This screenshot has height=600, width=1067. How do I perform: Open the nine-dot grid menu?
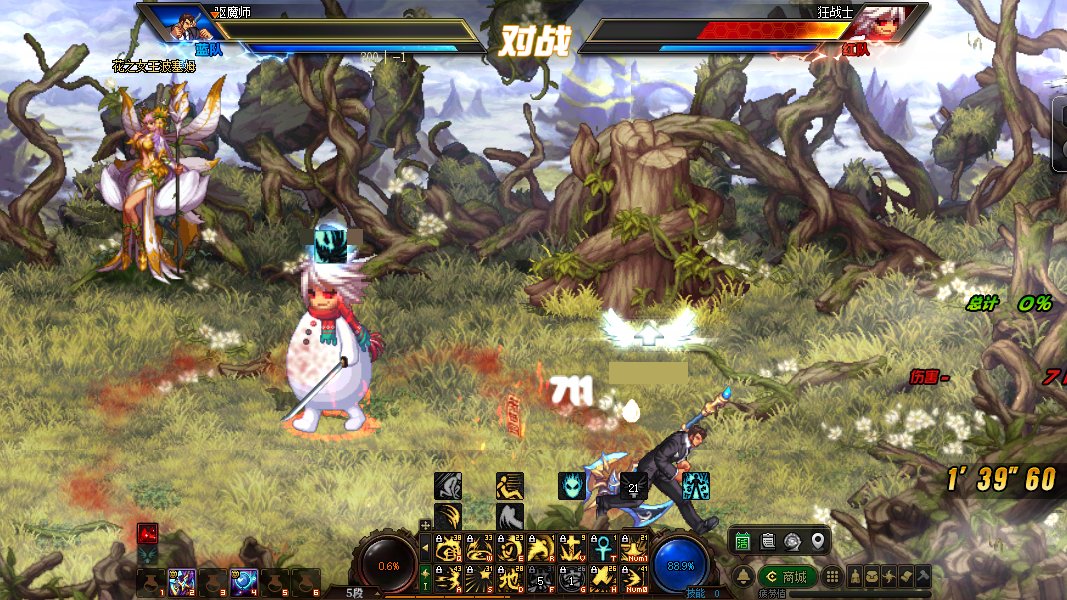click(x=830, y=577)
